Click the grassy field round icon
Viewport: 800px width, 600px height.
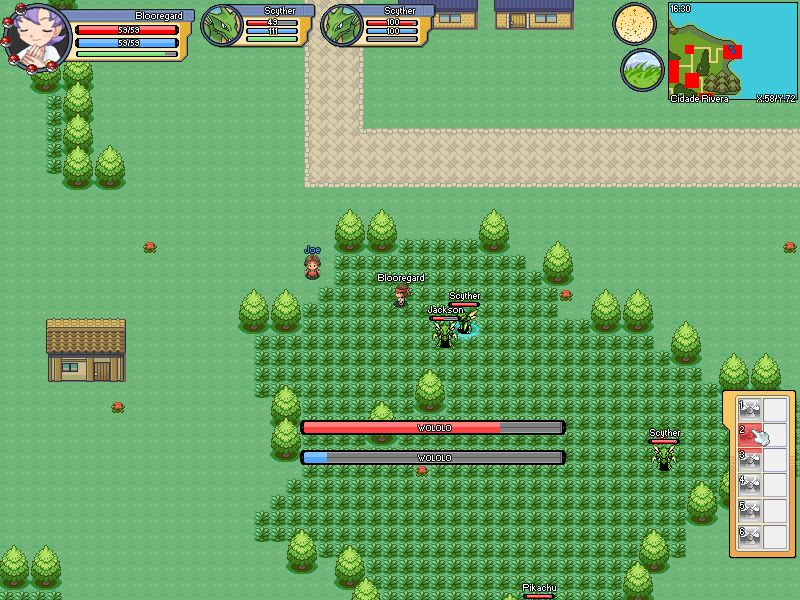[x=641, y=69]
